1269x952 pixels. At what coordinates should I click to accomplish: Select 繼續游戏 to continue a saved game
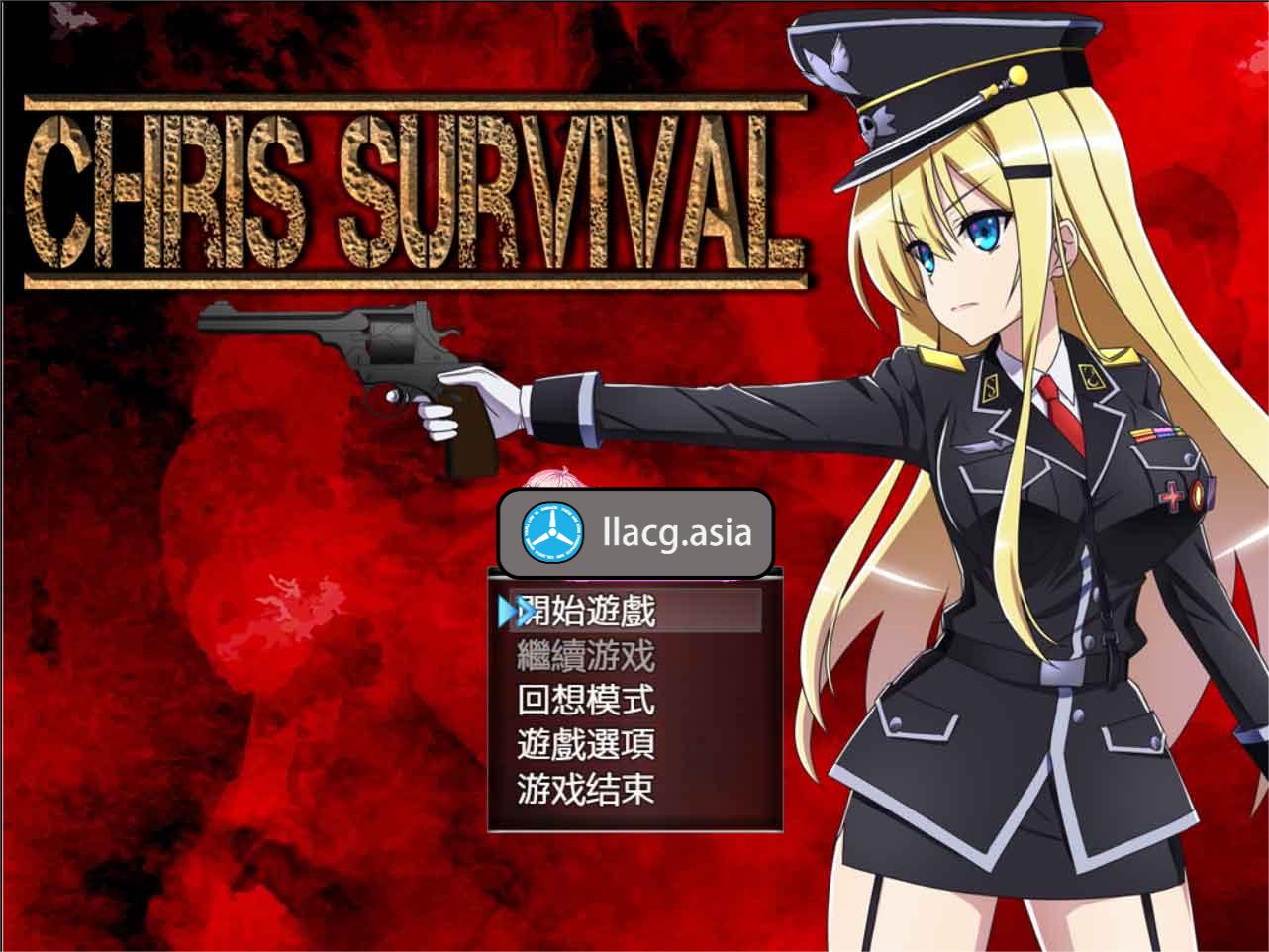coord(586,656)
